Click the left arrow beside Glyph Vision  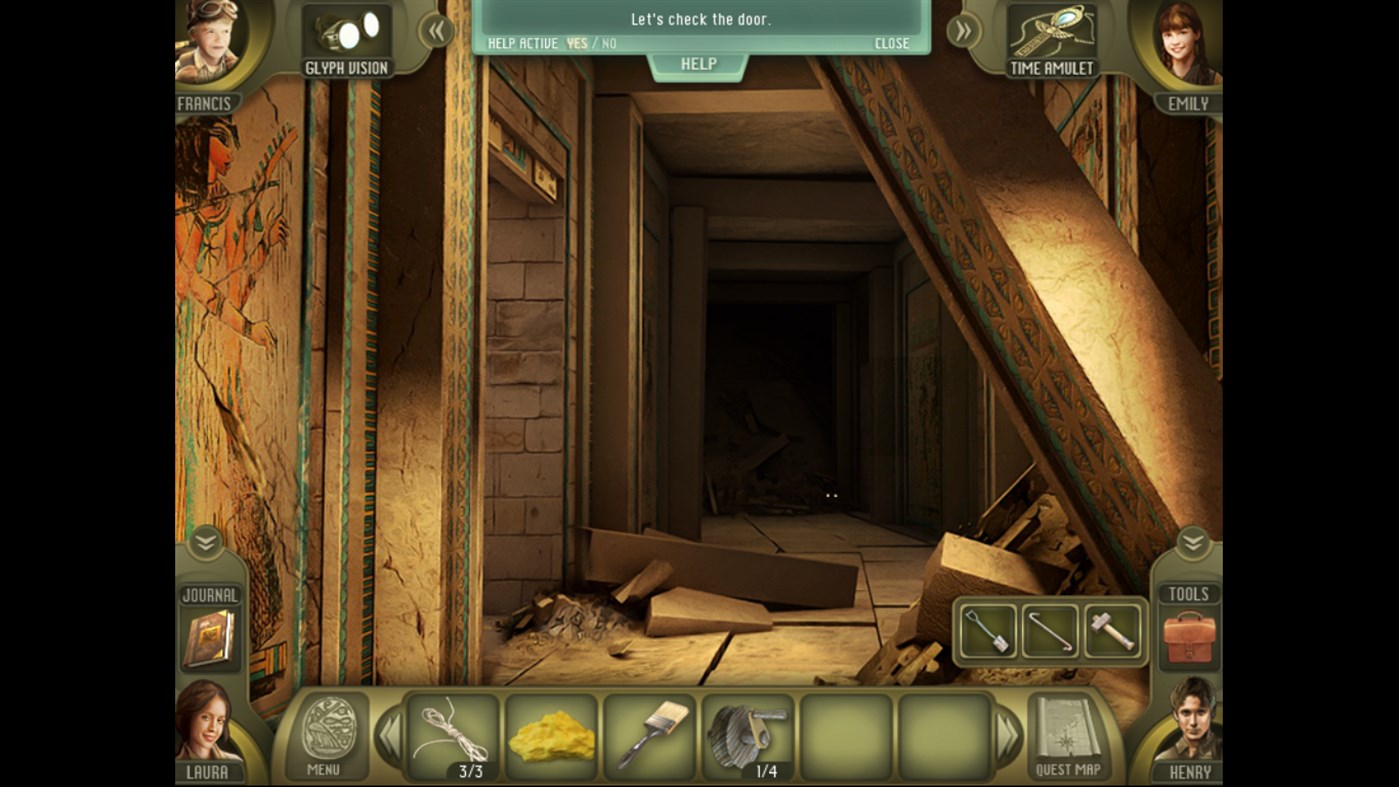[435, 31]
